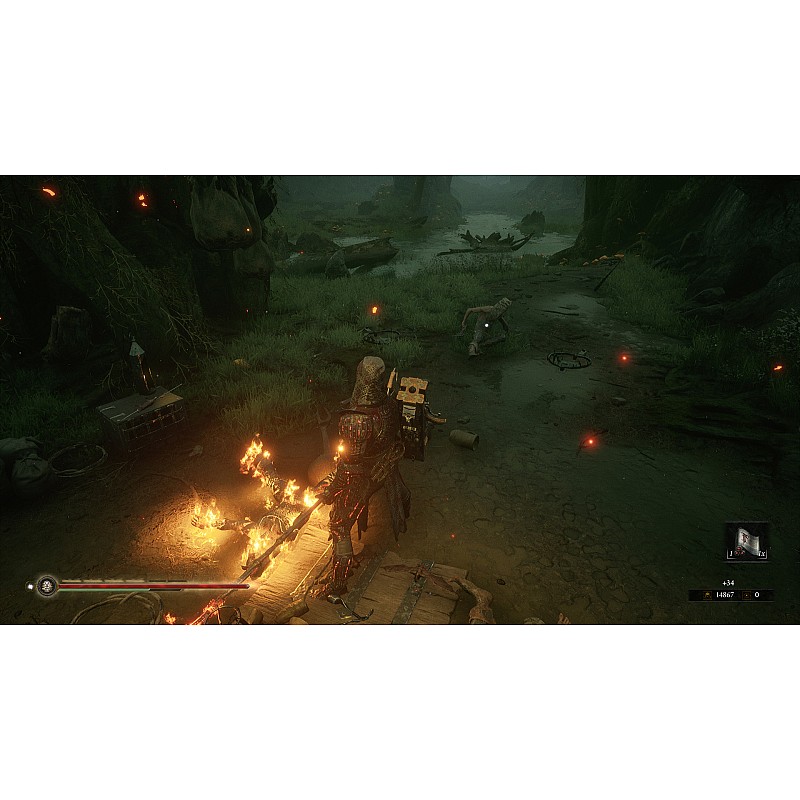This screenshot has height=800, width=800.
Task: Select the equipped silver flag item slot
Action: click(x=746, y=541)
